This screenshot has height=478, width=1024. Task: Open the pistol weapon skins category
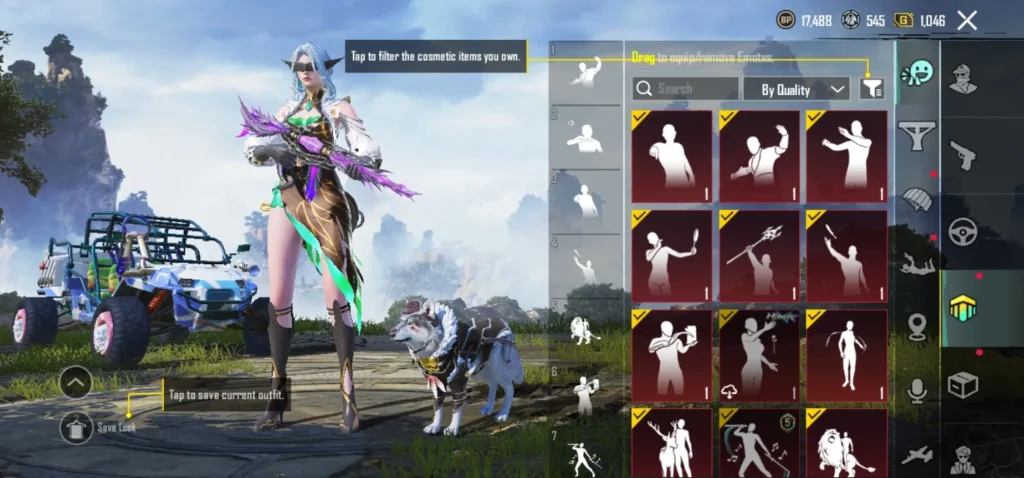point(963,154)
